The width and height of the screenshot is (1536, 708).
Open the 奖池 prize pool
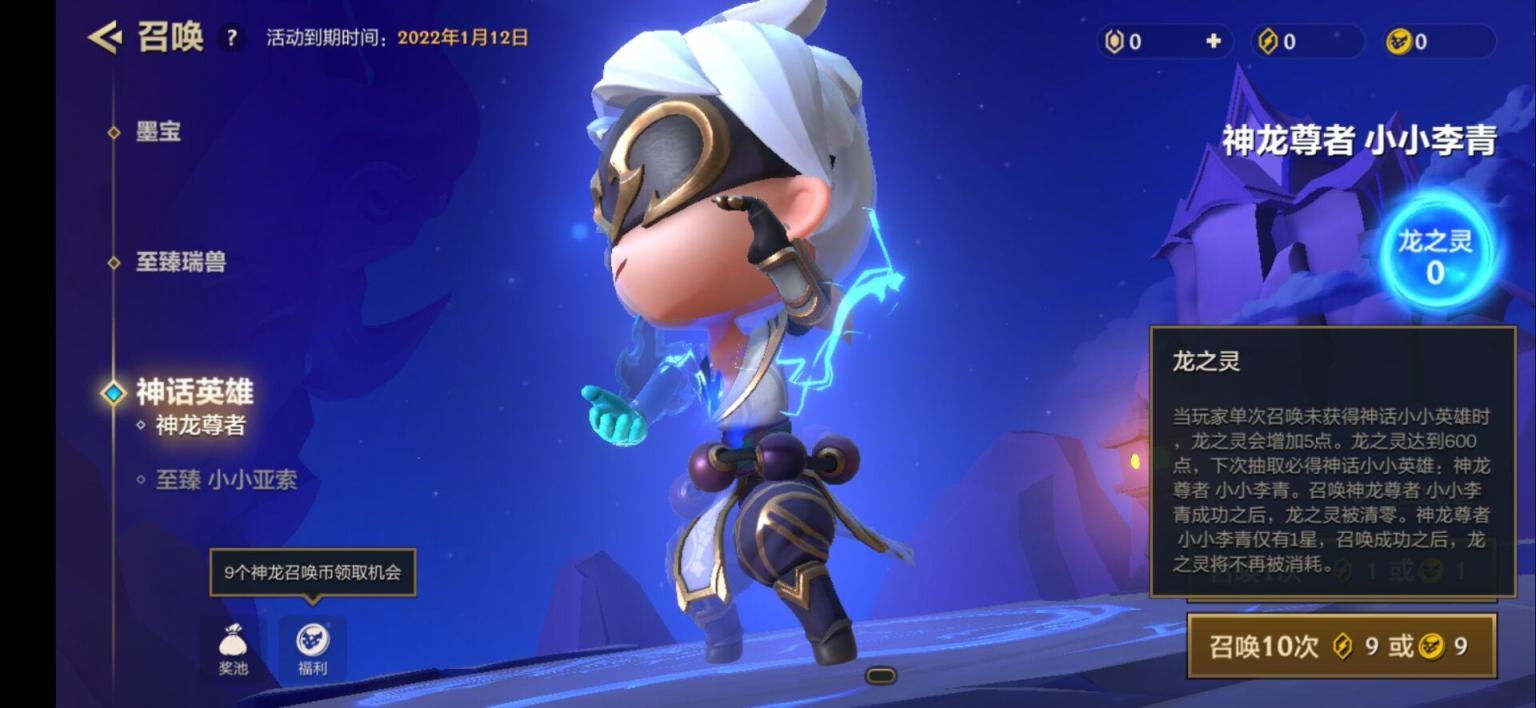(x=233, y=648)
